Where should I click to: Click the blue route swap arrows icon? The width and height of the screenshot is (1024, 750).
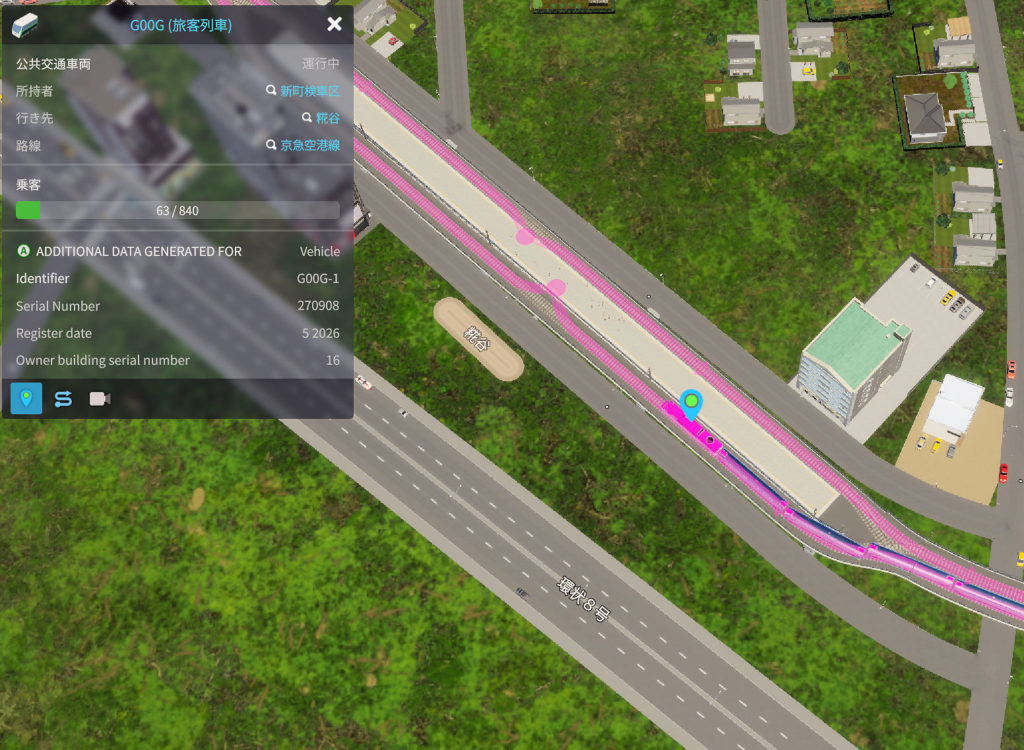pos(63,399)
